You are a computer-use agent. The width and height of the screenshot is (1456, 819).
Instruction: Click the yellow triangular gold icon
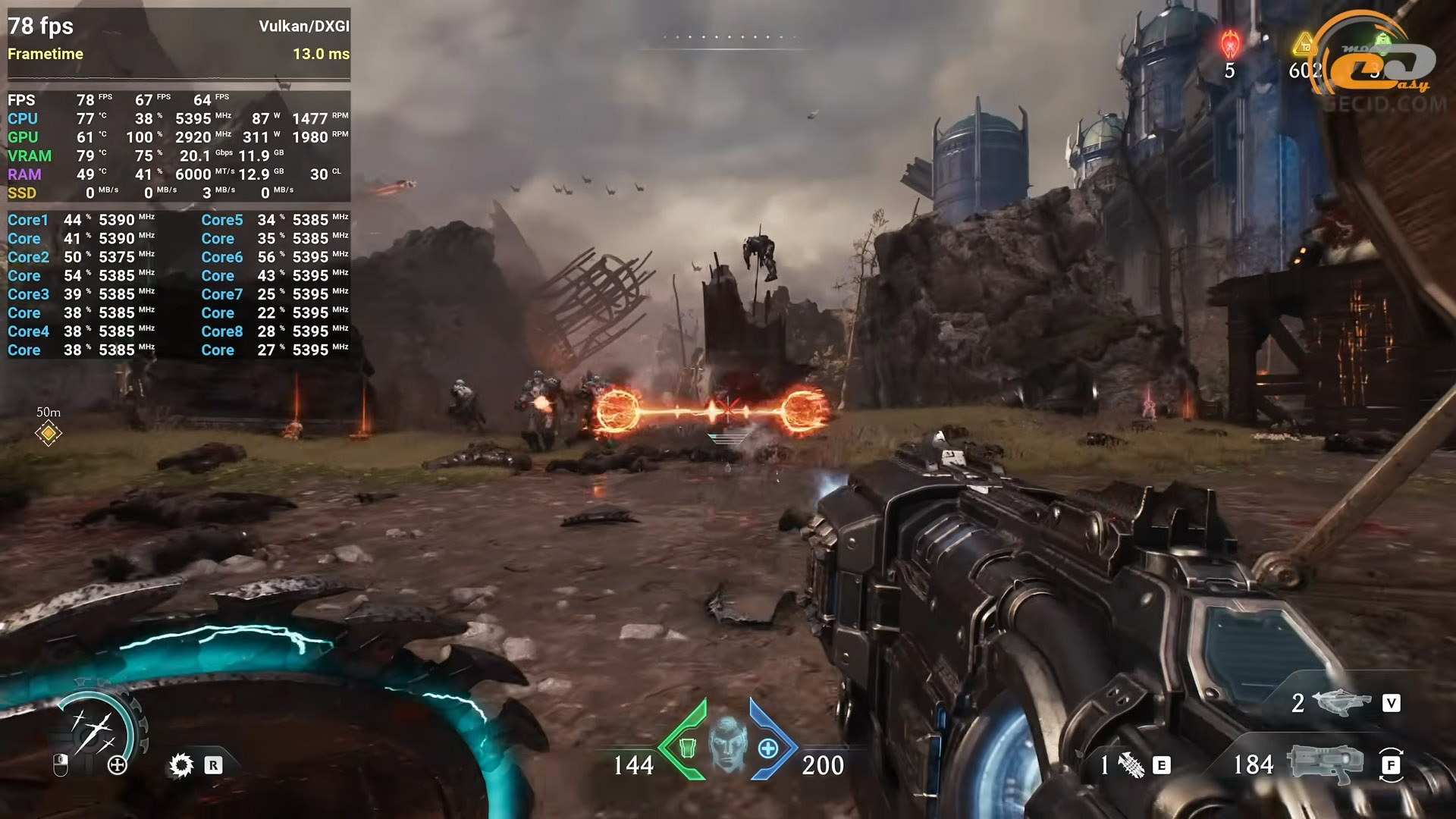tap(1304, 45)
